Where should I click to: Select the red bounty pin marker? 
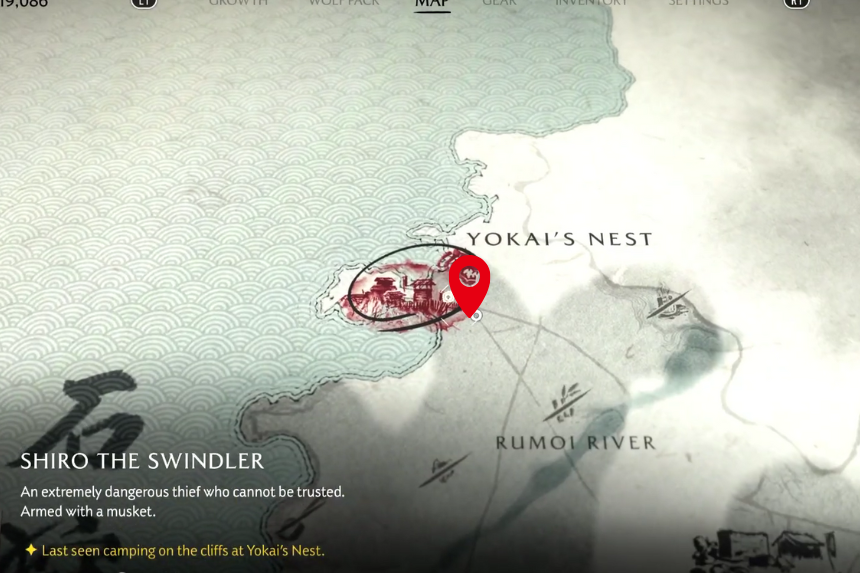[x=469, y=279]
